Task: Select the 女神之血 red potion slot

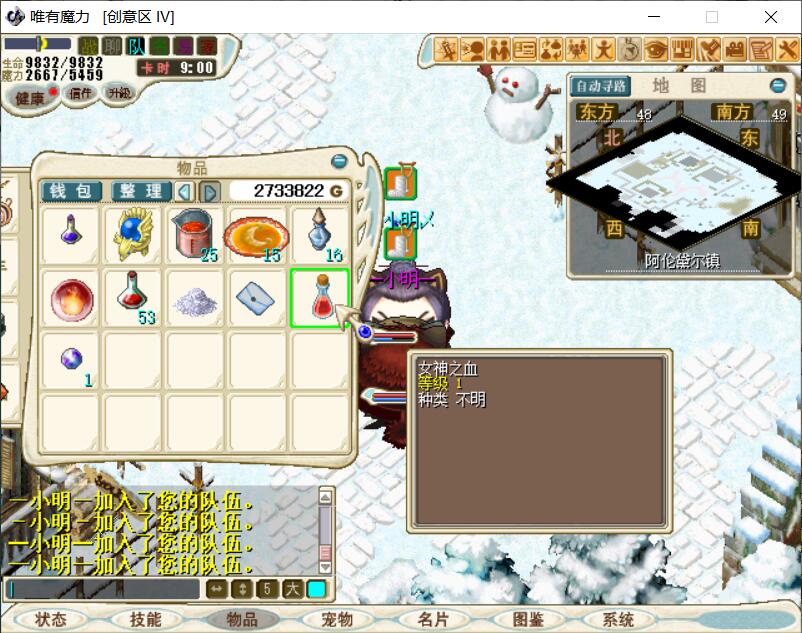Action: (x=320, y=298)
